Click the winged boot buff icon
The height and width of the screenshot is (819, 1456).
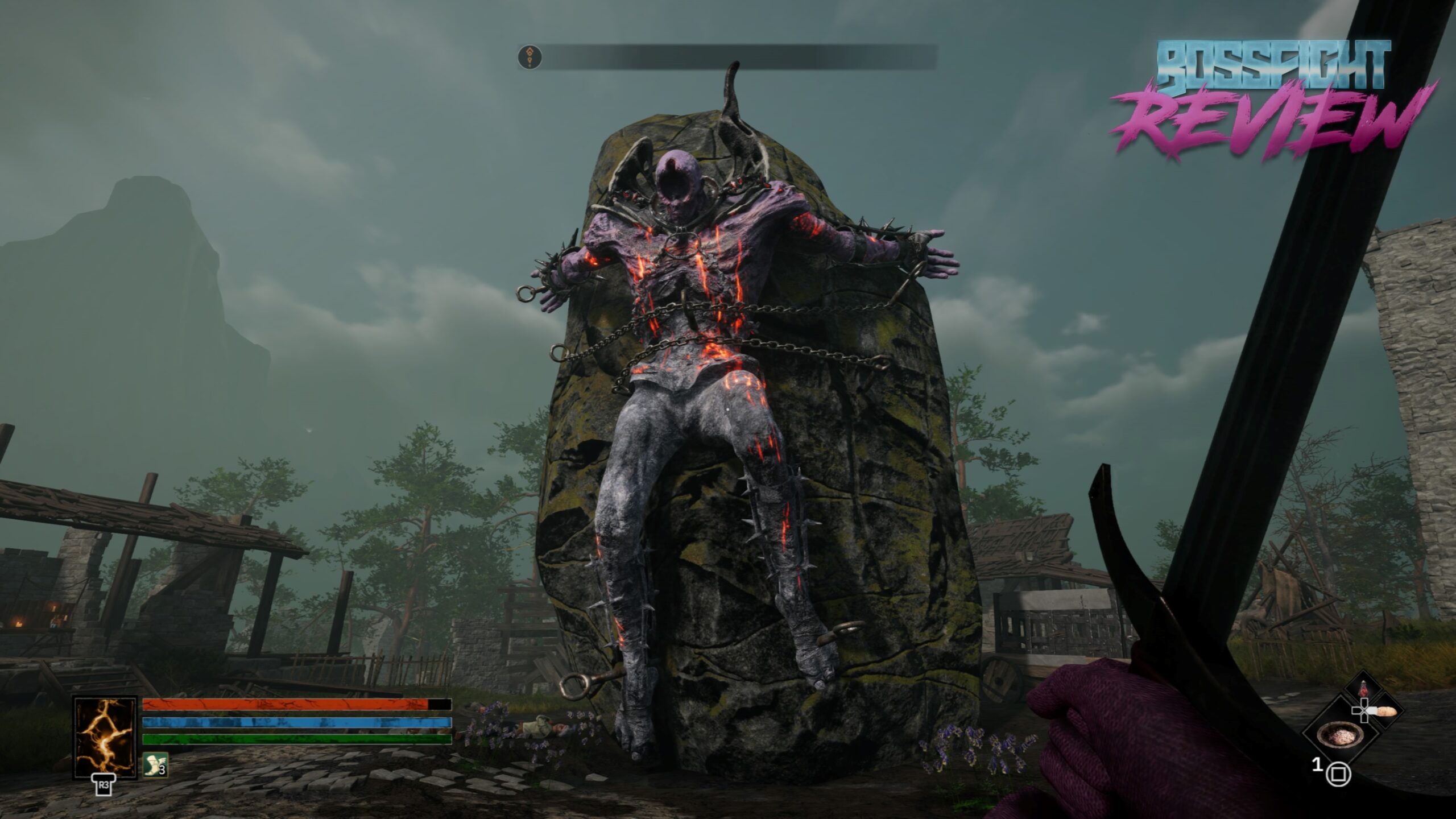point(155,765)
